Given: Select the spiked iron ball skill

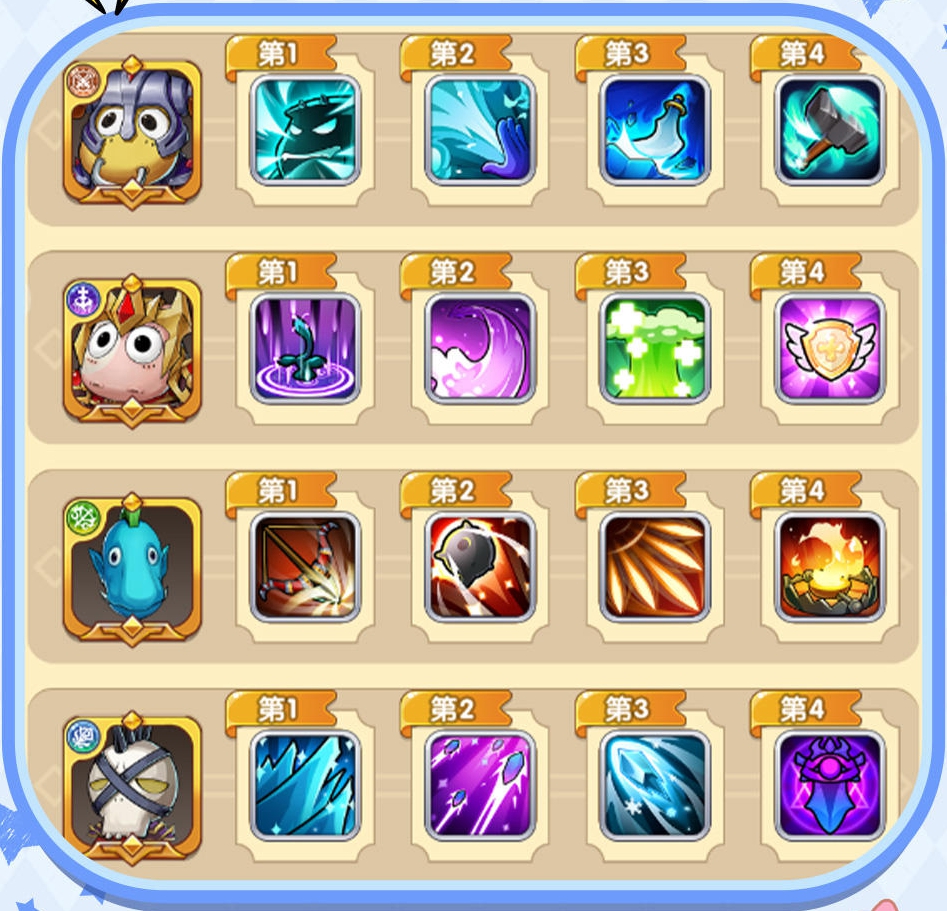Looking at the screenshot, I should click(480, 567).
